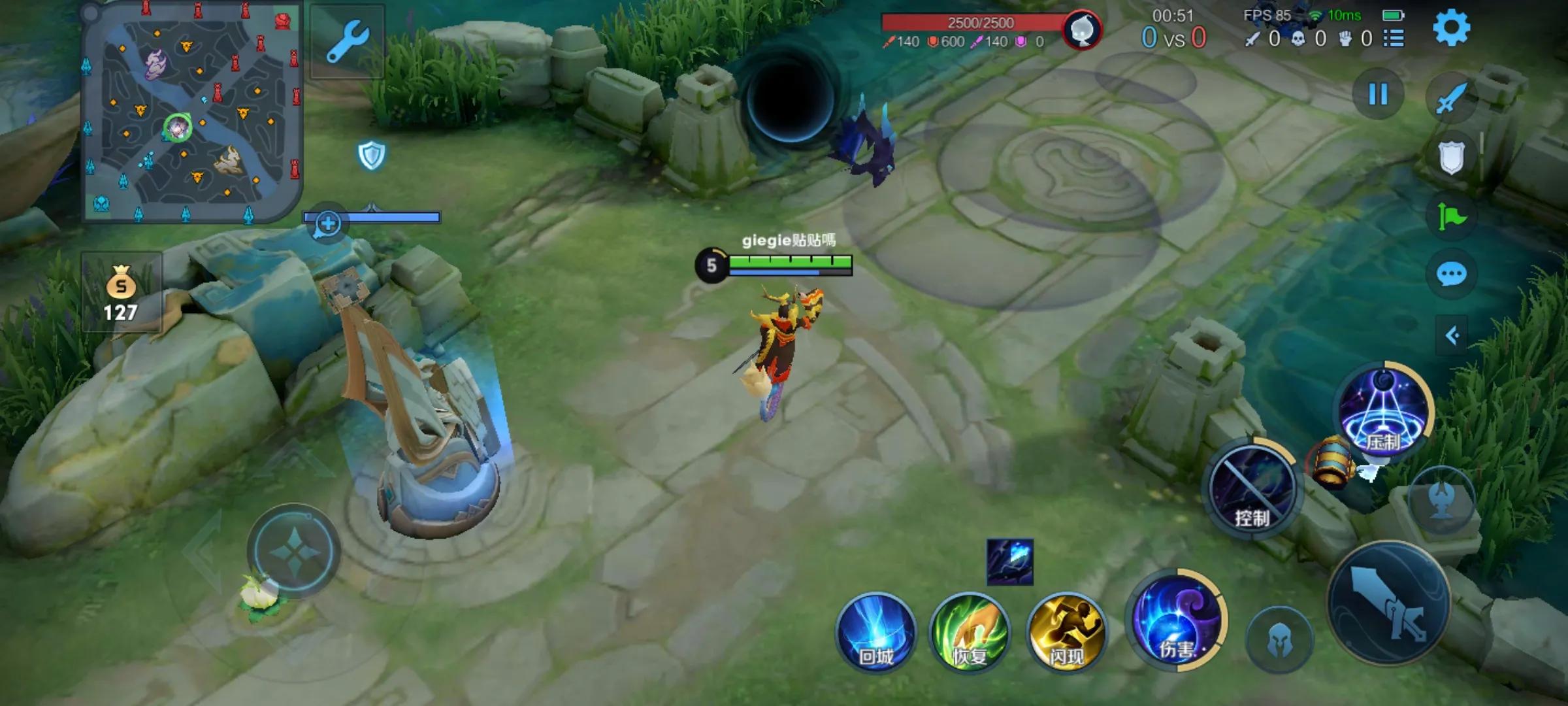1568x706 pixels.
Task: Hit the large sword basic attack button
Action: (1388, 603)
